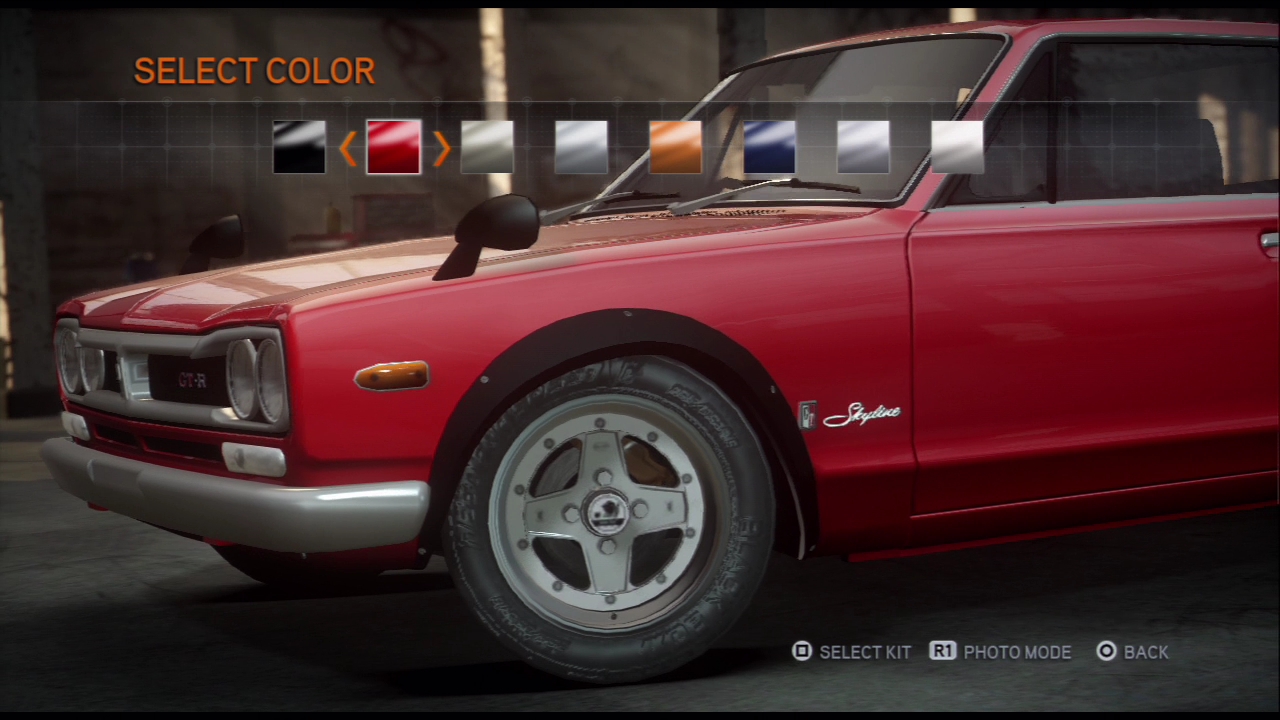Image resolution: width=1280 pixels, height=720 pixels.
Task: Apply the dark navy blue paint swatch
Action: (769, 147)
